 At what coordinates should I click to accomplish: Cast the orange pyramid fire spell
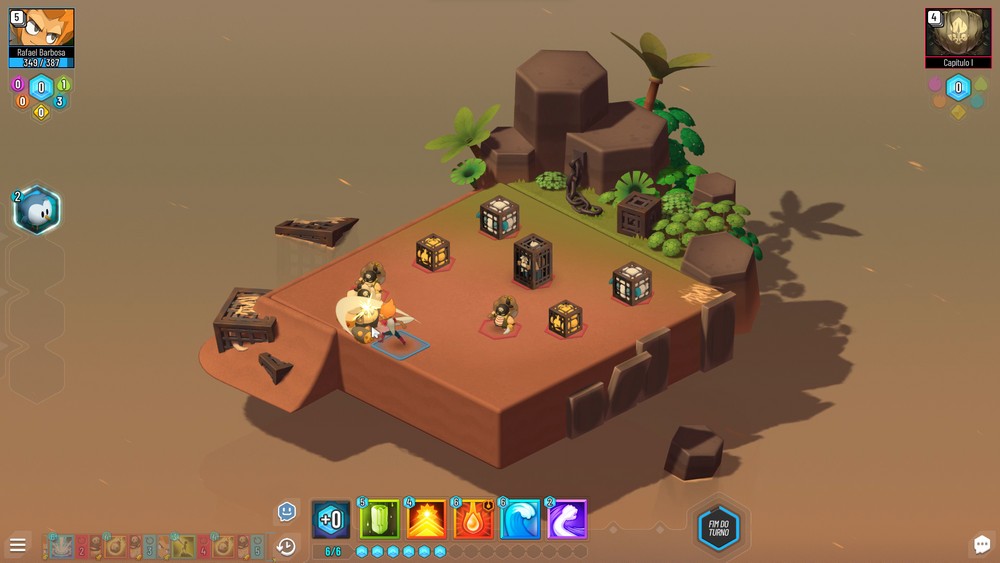pyautogui.click(x=426, y=520)
